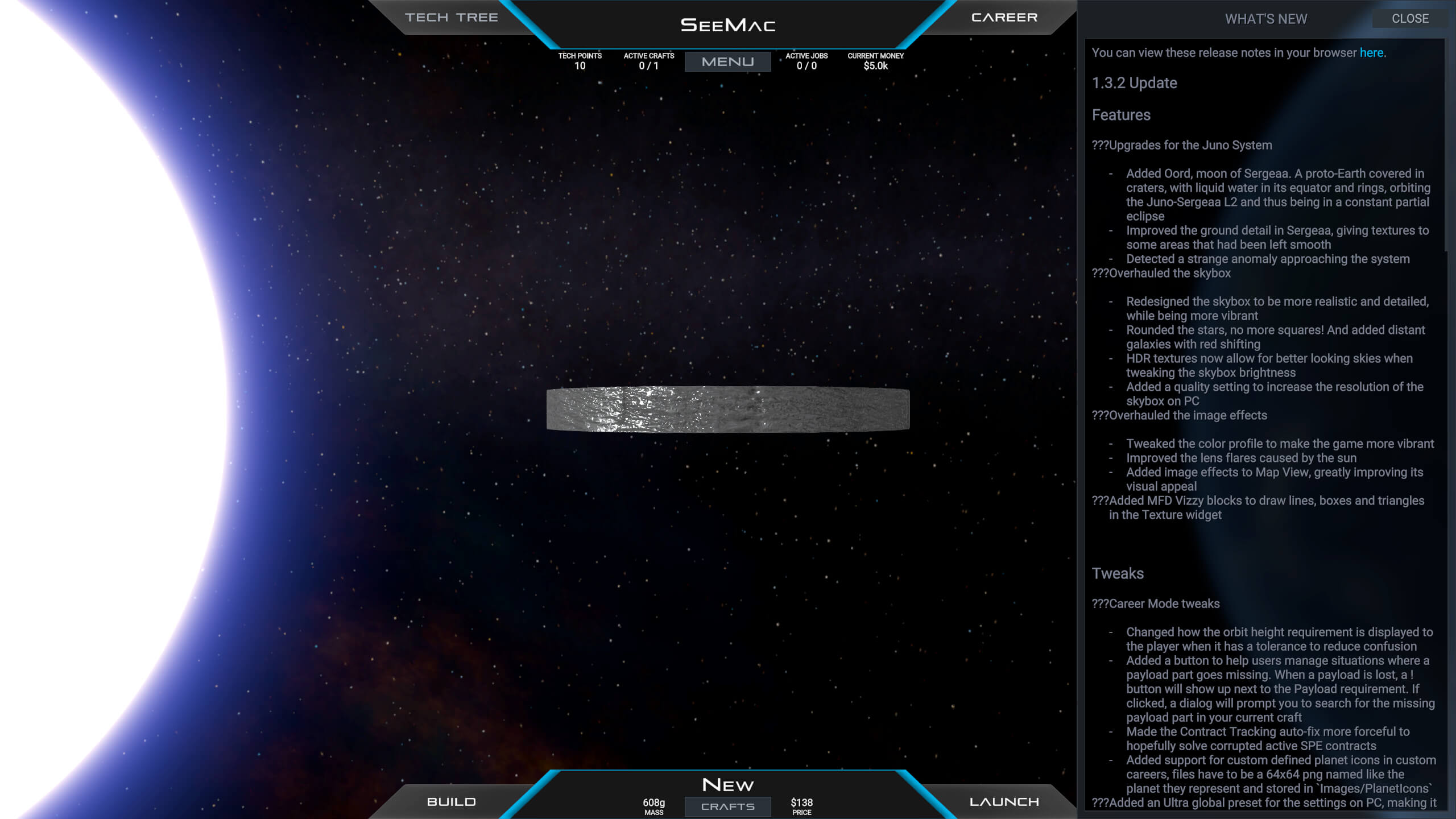Open the Career panel
This screenshot has height=819, width=1456.
pos(1004,18)
